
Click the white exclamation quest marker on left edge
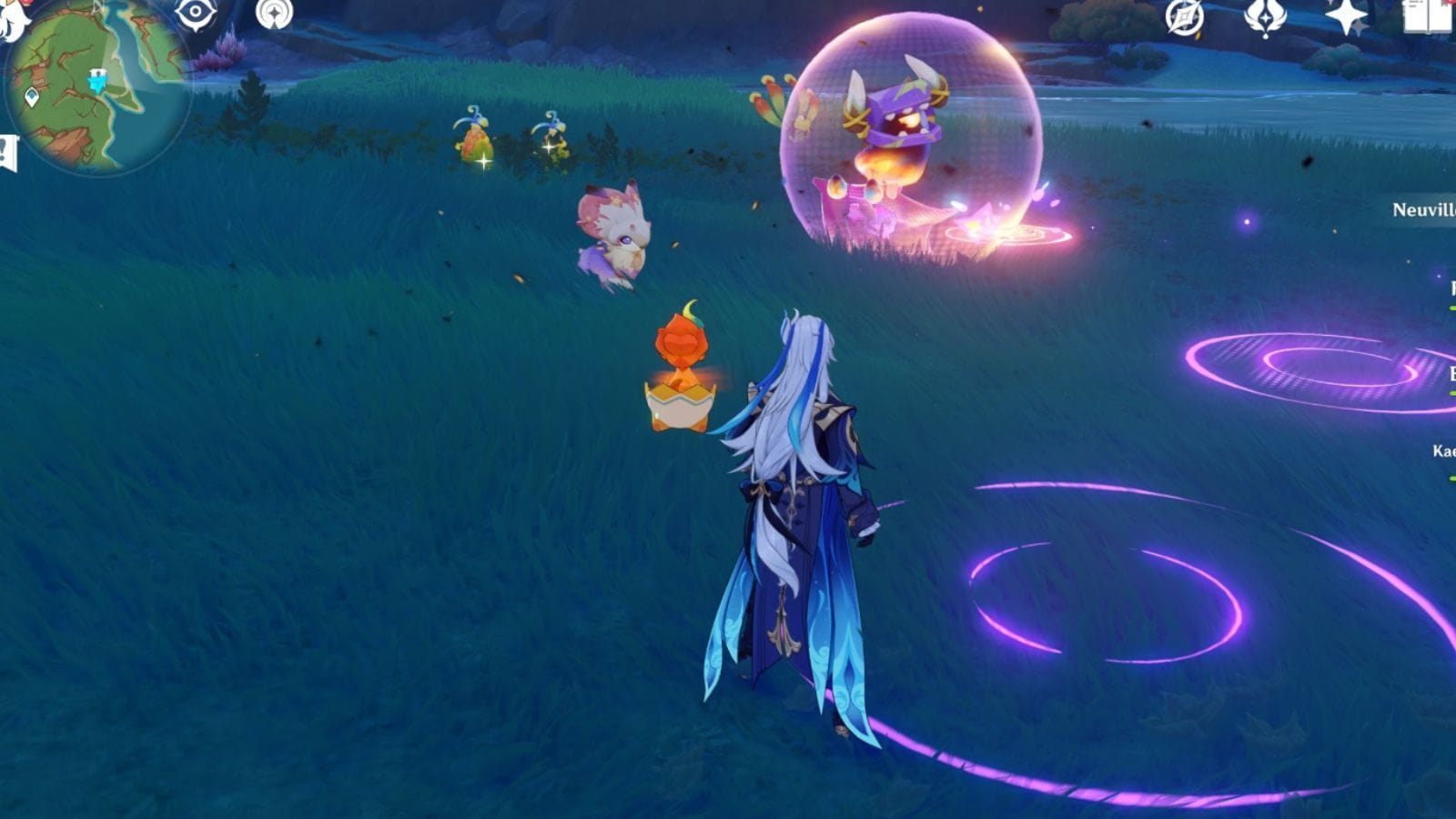[9, 147]
